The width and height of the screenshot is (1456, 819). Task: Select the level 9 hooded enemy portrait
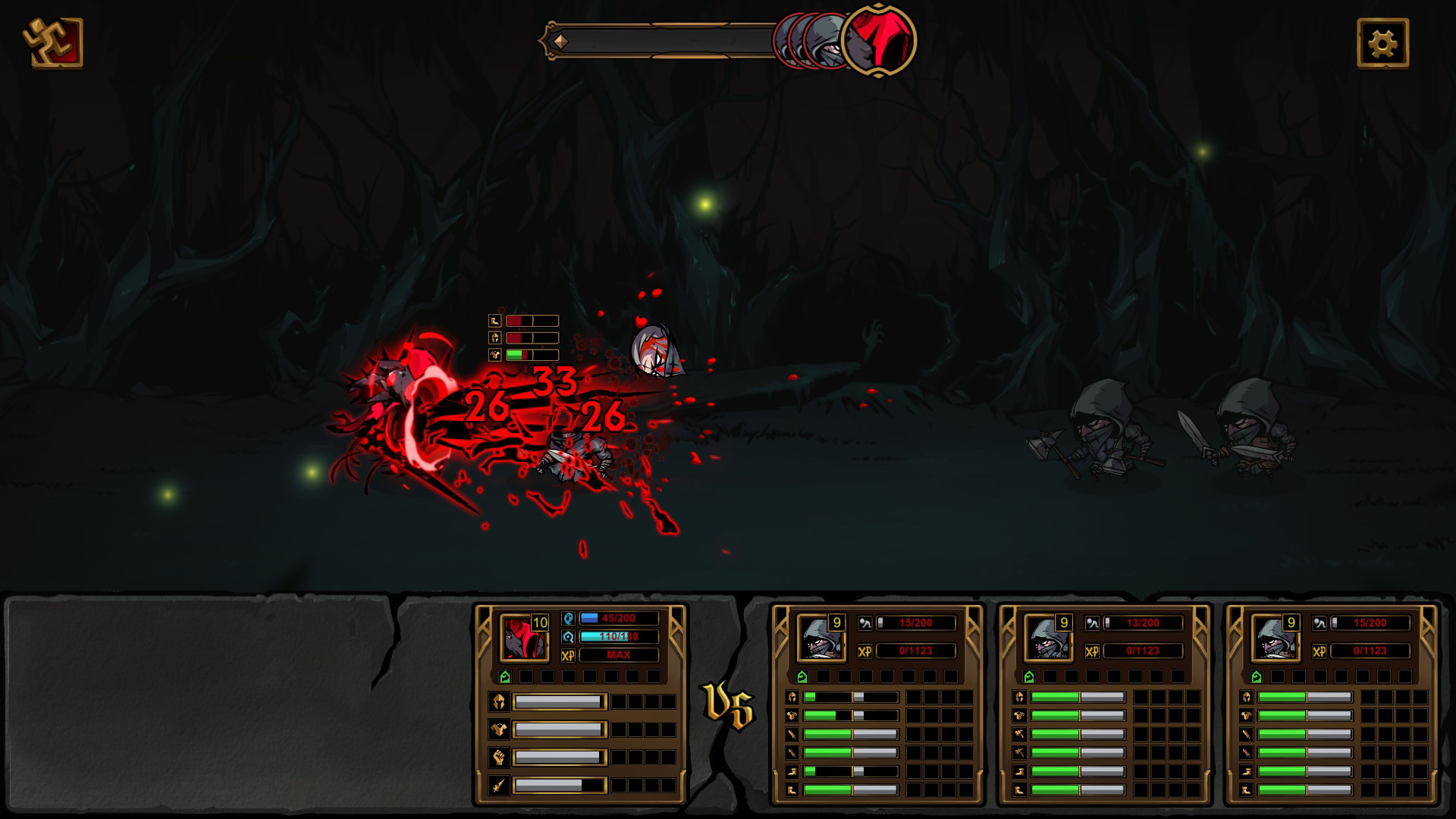(823, 639)
